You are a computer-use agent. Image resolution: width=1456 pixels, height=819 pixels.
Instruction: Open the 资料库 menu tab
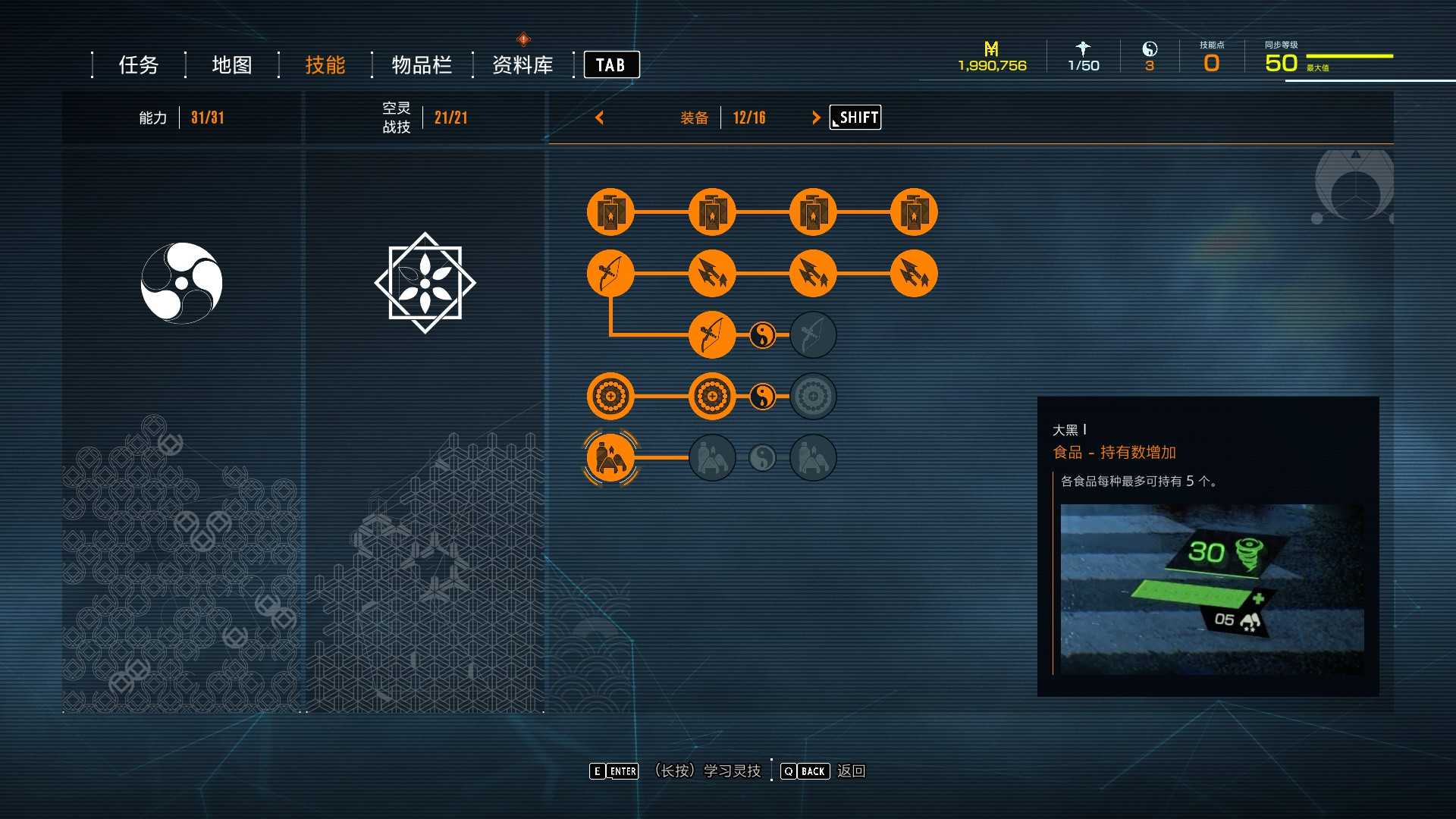coord(523,65)
